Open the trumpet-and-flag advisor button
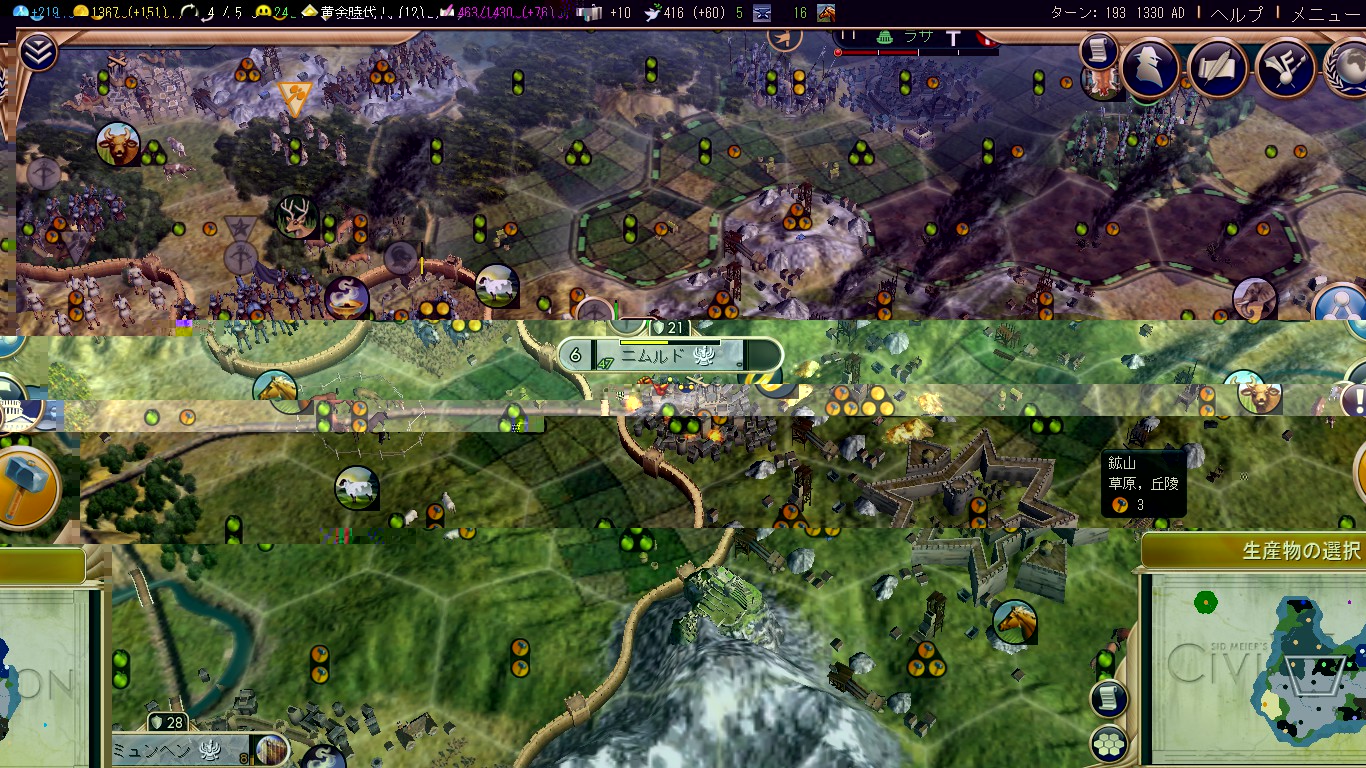 pos(1284,68)
